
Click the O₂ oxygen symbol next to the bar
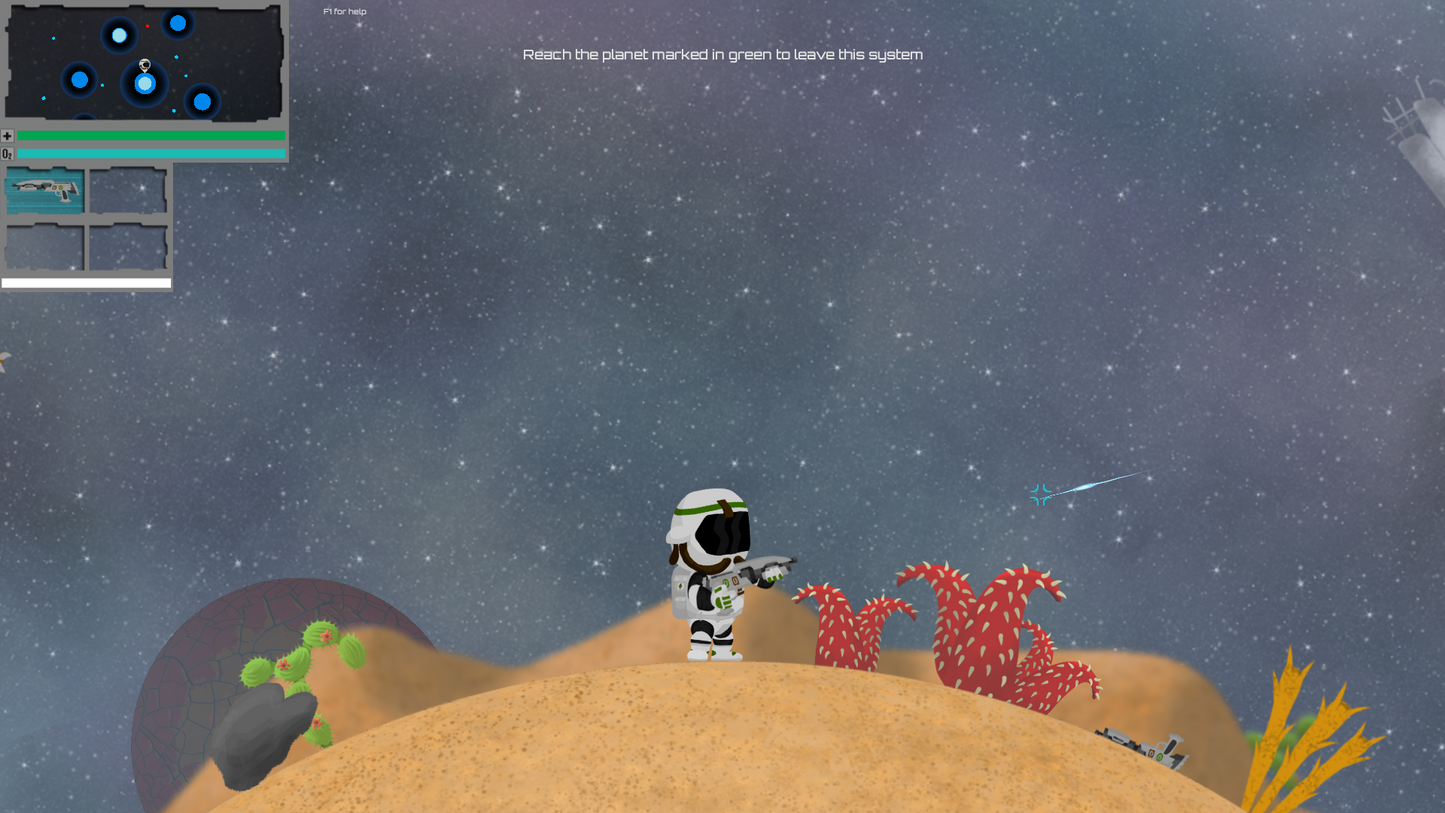coord(6,154)
